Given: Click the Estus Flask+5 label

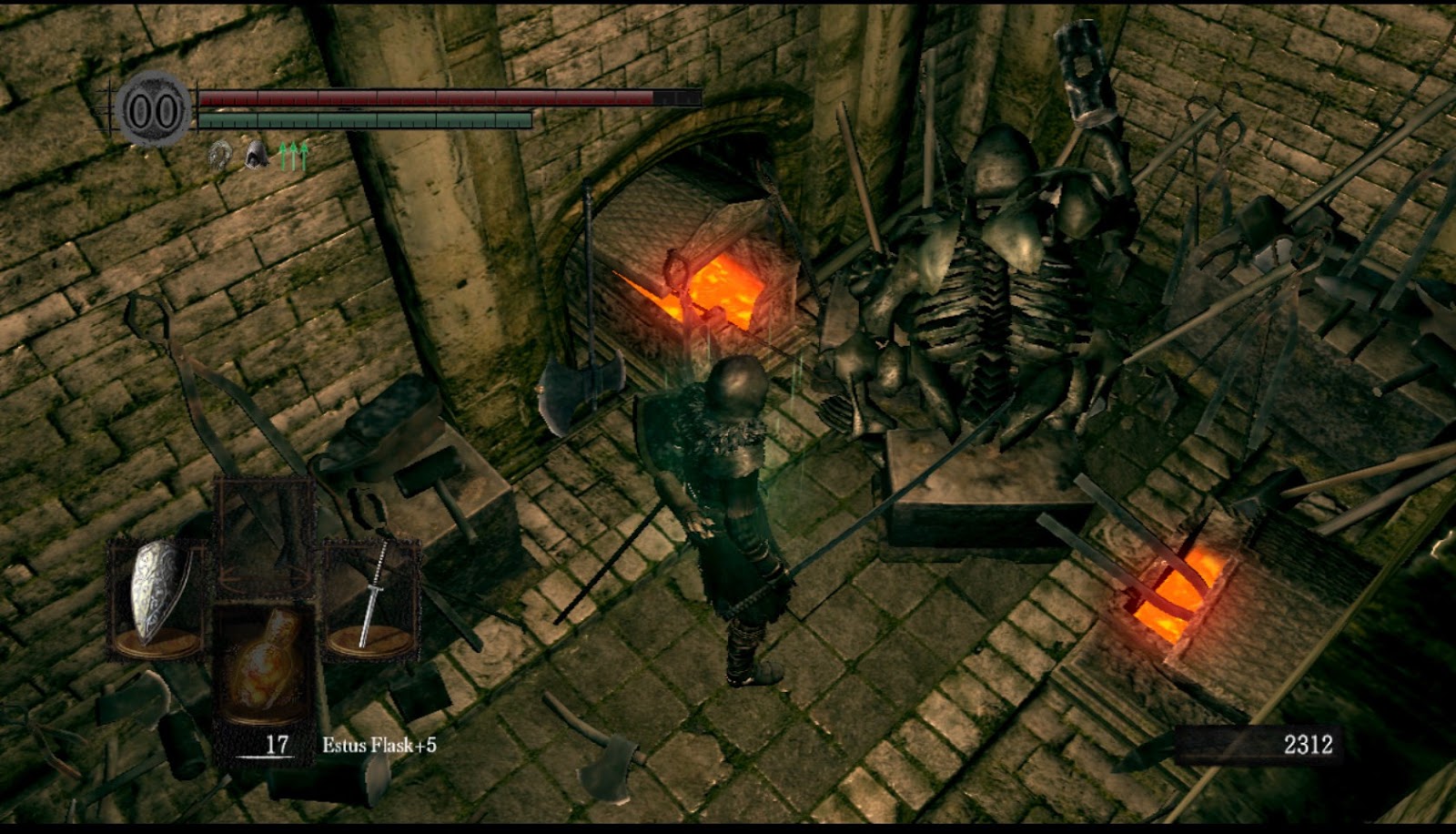Looking at the screenshot, I should tap(379, 743).
